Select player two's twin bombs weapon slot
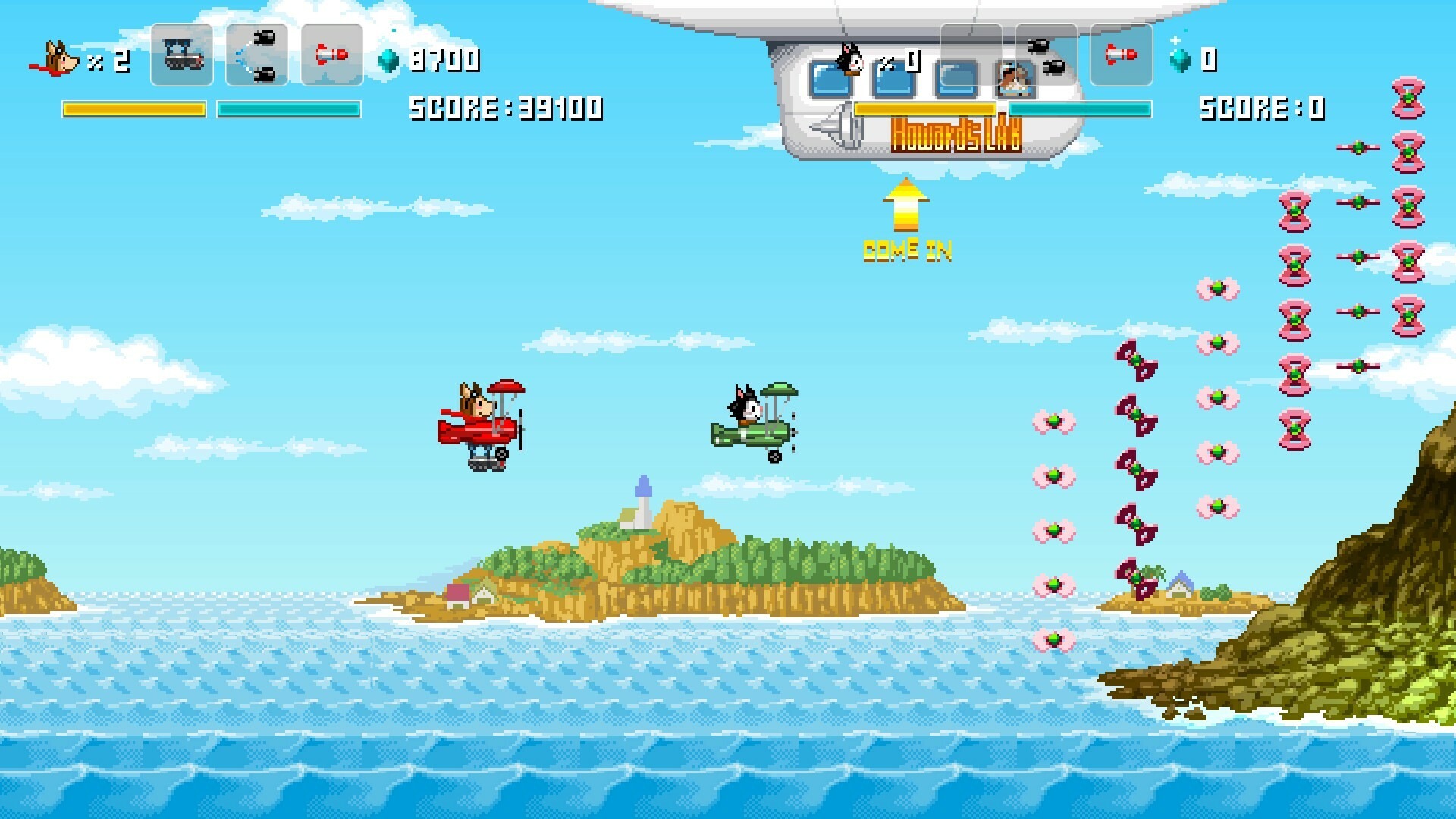Screen dimensions: 1456x819 tap(1046, 55)
